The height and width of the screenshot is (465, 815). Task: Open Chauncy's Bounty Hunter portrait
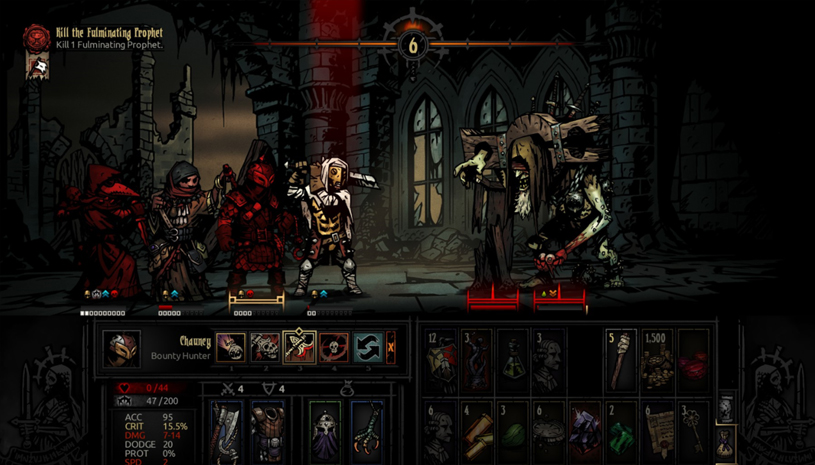click(122, 349)
